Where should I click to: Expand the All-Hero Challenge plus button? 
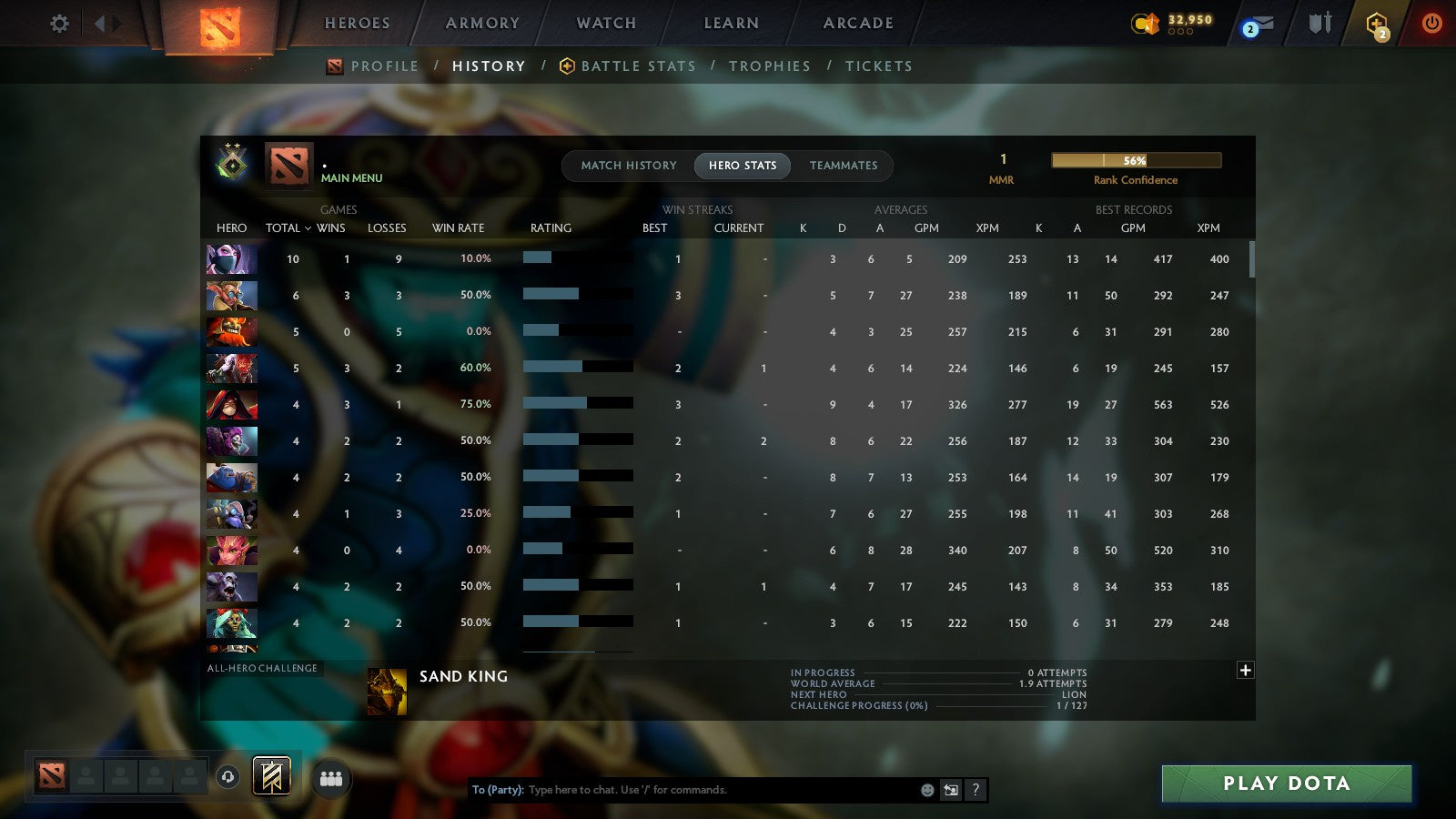click(x=1245, y=670)
